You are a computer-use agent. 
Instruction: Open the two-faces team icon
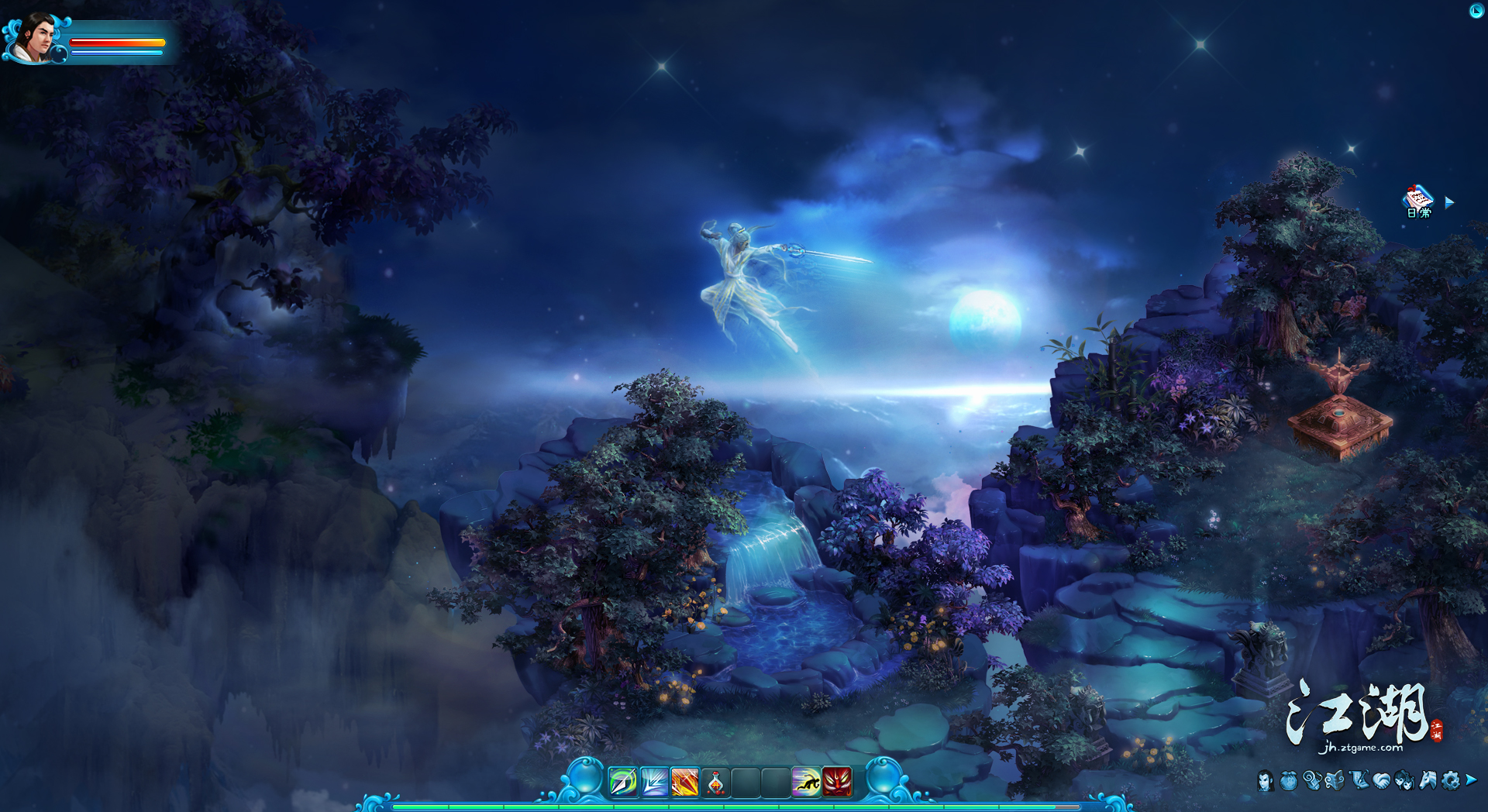[x=1404, y=780]
